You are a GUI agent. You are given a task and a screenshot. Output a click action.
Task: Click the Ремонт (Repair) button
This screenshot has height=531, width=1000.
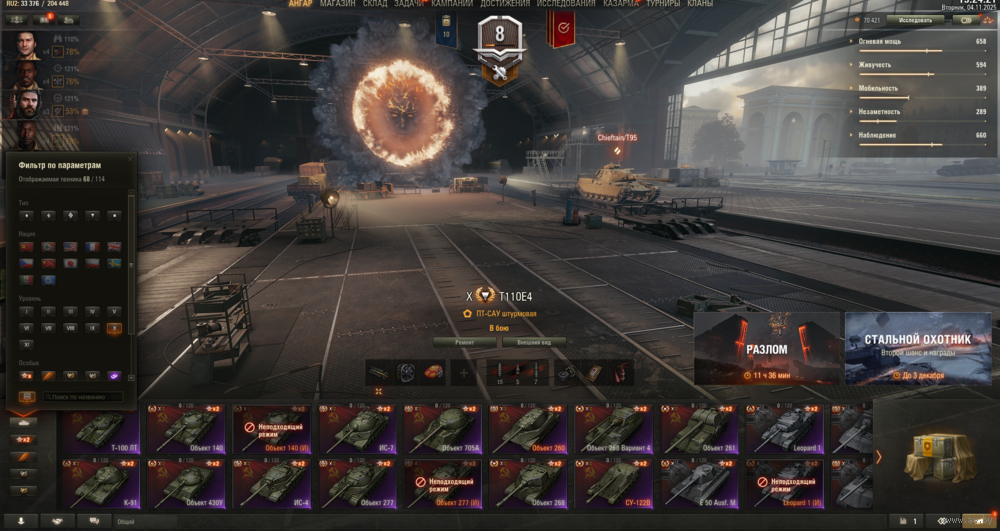[464, 342]
